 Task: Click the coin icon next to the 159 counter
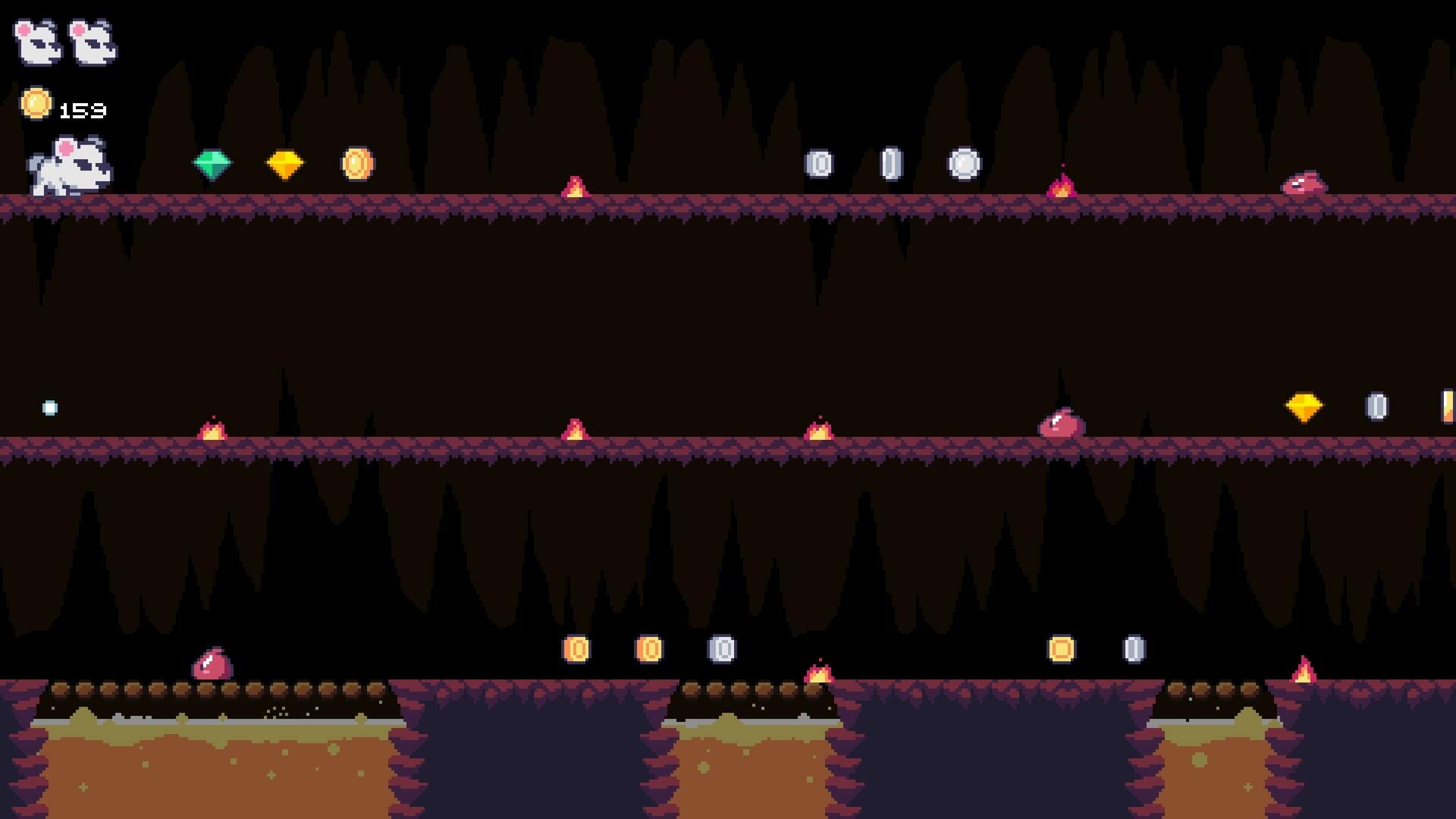tap(36, 103)
